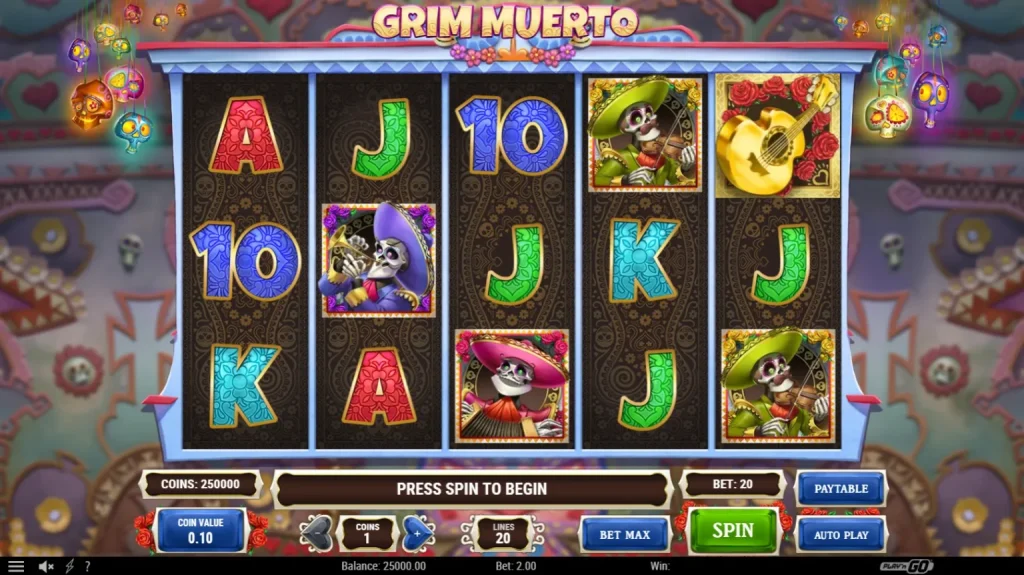Change the Coin Value setting
The image size is (1024, 575).
(x=201, y=530)
